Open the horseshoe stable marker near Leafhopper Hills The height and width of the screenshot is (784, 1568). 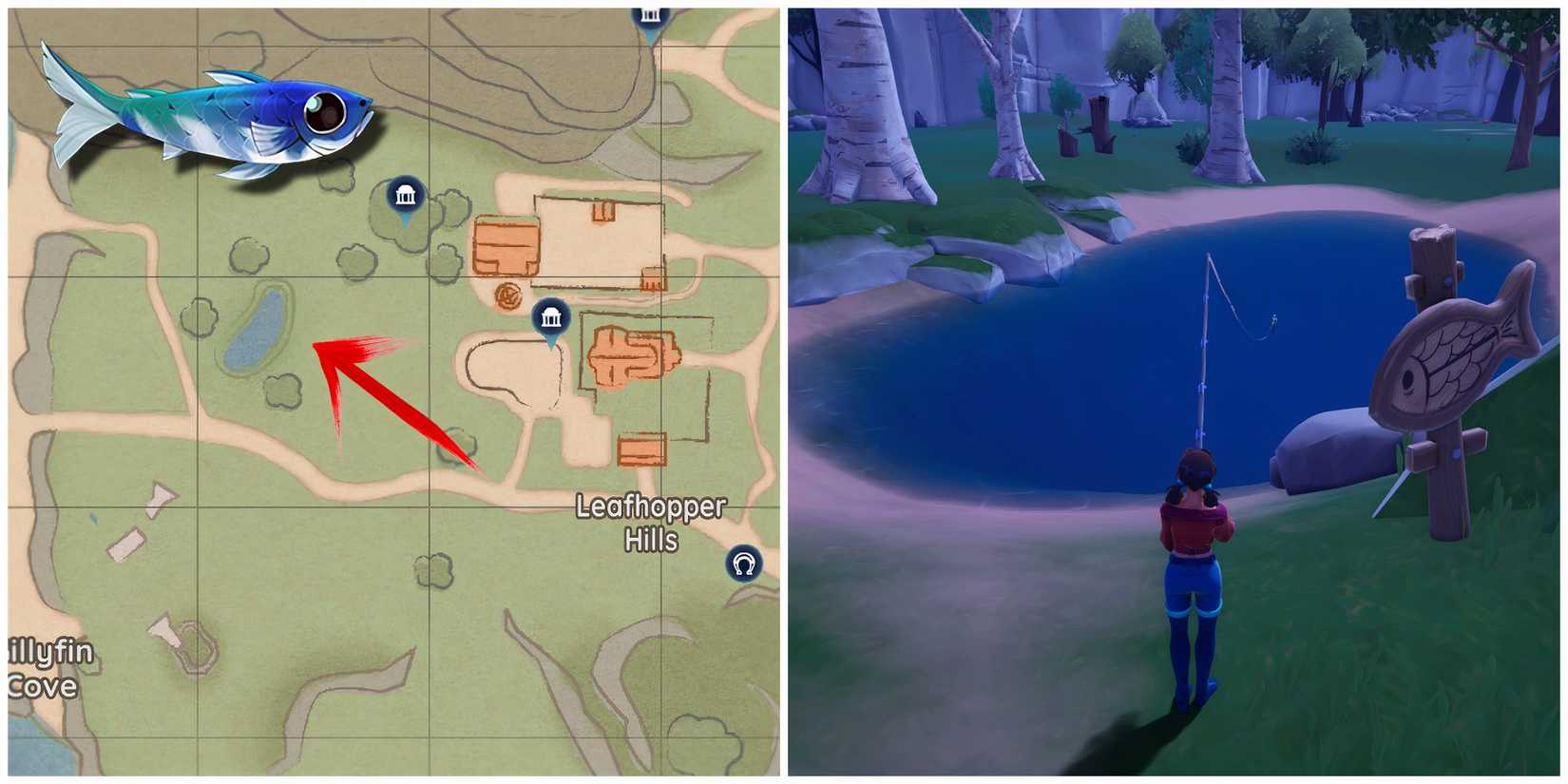744,564
